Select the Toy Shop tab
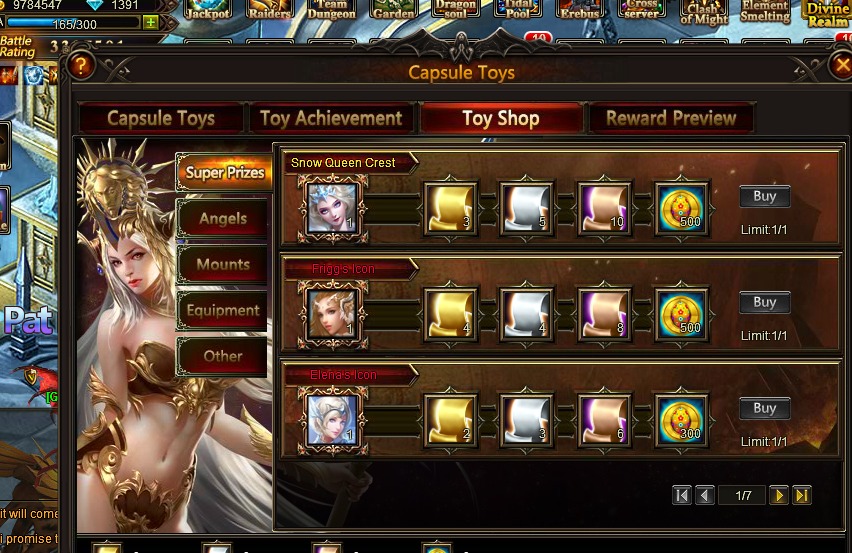Viewport: 852px width, 553px height. (x=501, y=118)
